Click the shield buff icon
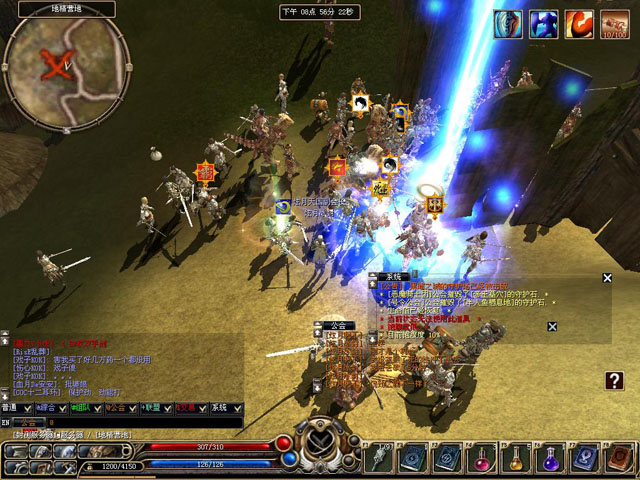Screen dimensions: 640x480 coord(510,24)
